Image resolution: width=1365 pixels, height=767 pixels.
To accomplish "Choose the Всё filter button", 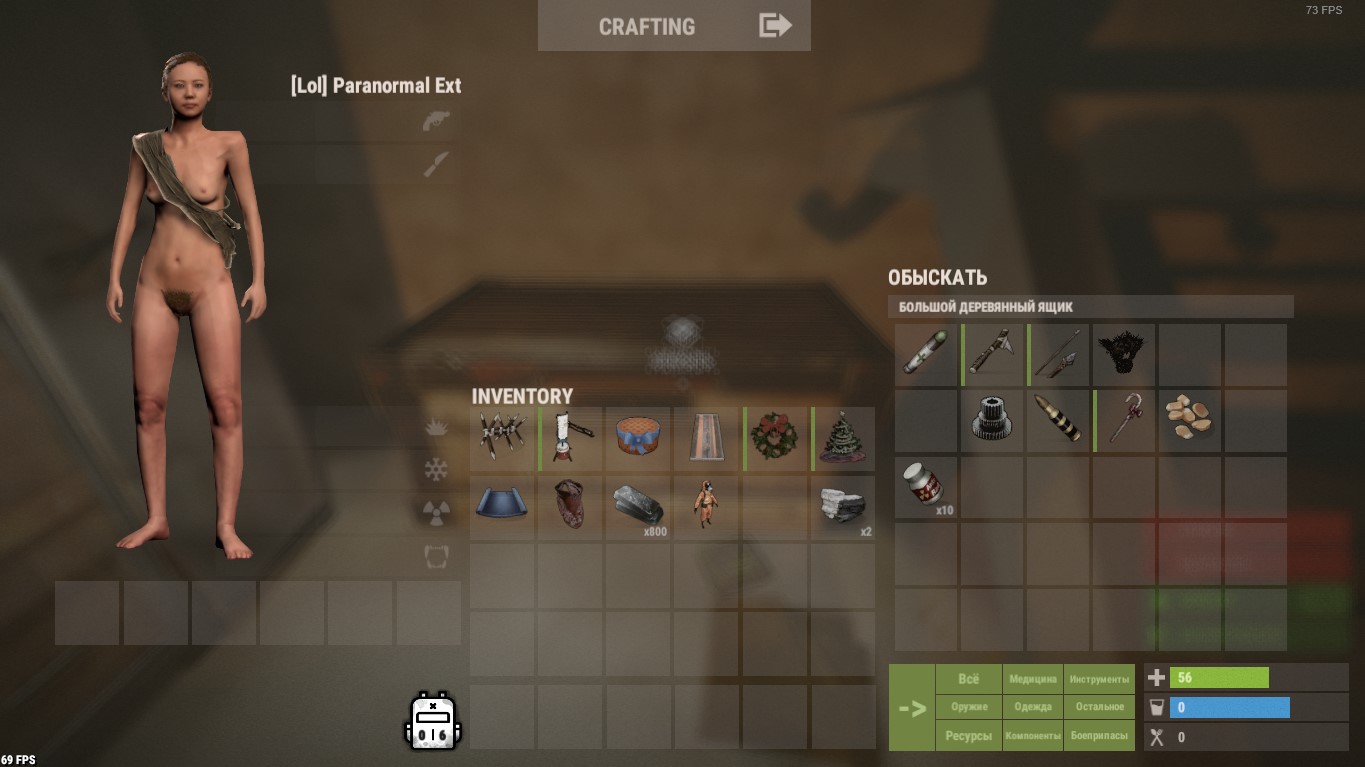I will [x=968, y=679].
